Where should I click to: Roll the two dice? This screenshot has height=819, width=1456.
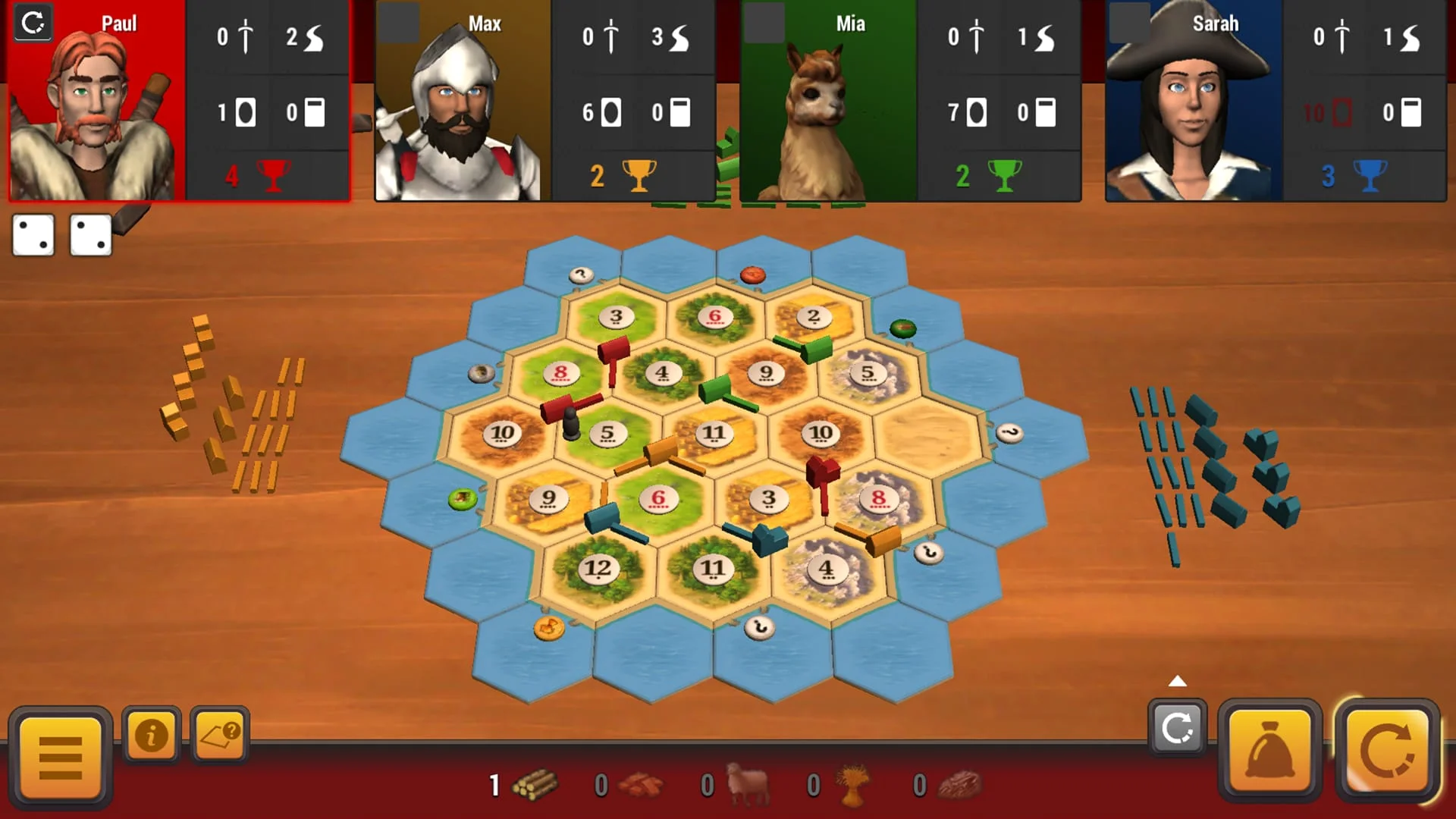[x=62, y=235]
